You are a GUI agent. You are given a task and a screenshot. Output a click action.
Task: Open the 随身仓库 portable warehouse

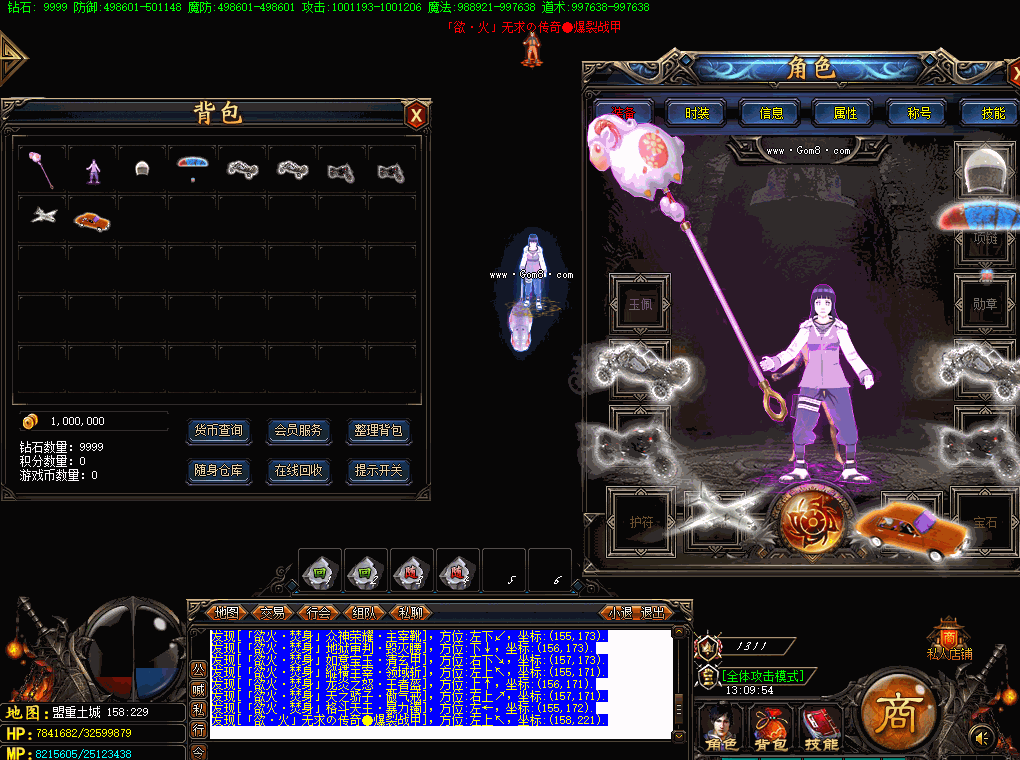[218, 470]
